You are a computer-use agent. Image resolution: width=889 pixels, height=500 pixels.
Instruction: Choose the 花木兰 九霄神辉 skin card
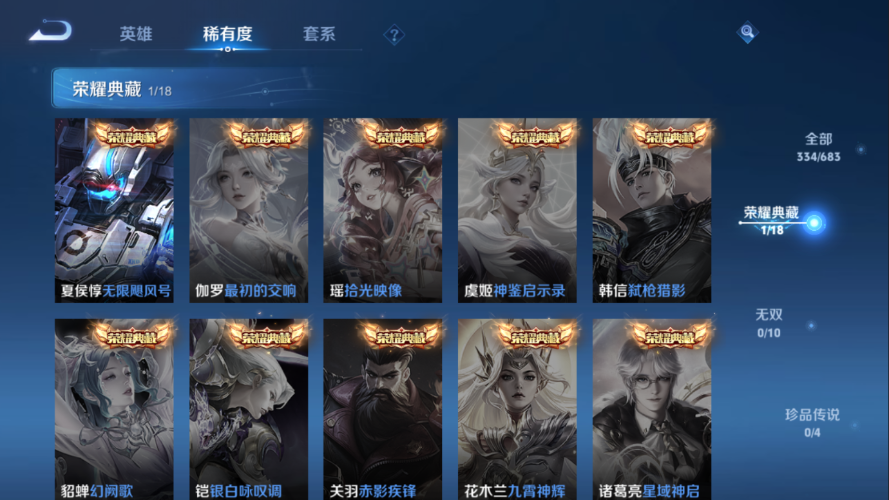pyautogui.click(x=517, y=410)
